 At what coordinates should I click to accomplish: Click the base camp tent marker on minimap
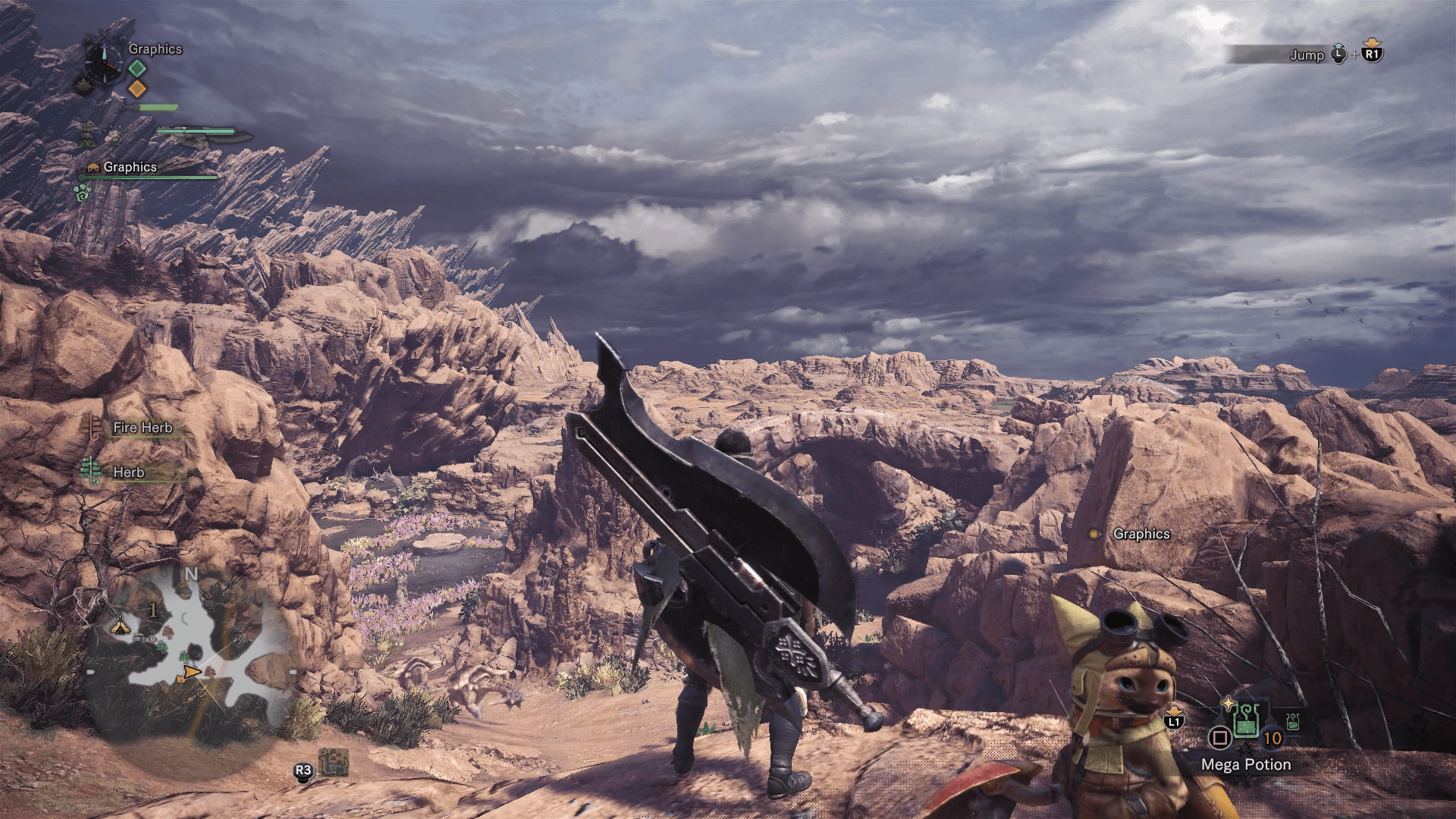pyautogui.click(x=119, y=626)
